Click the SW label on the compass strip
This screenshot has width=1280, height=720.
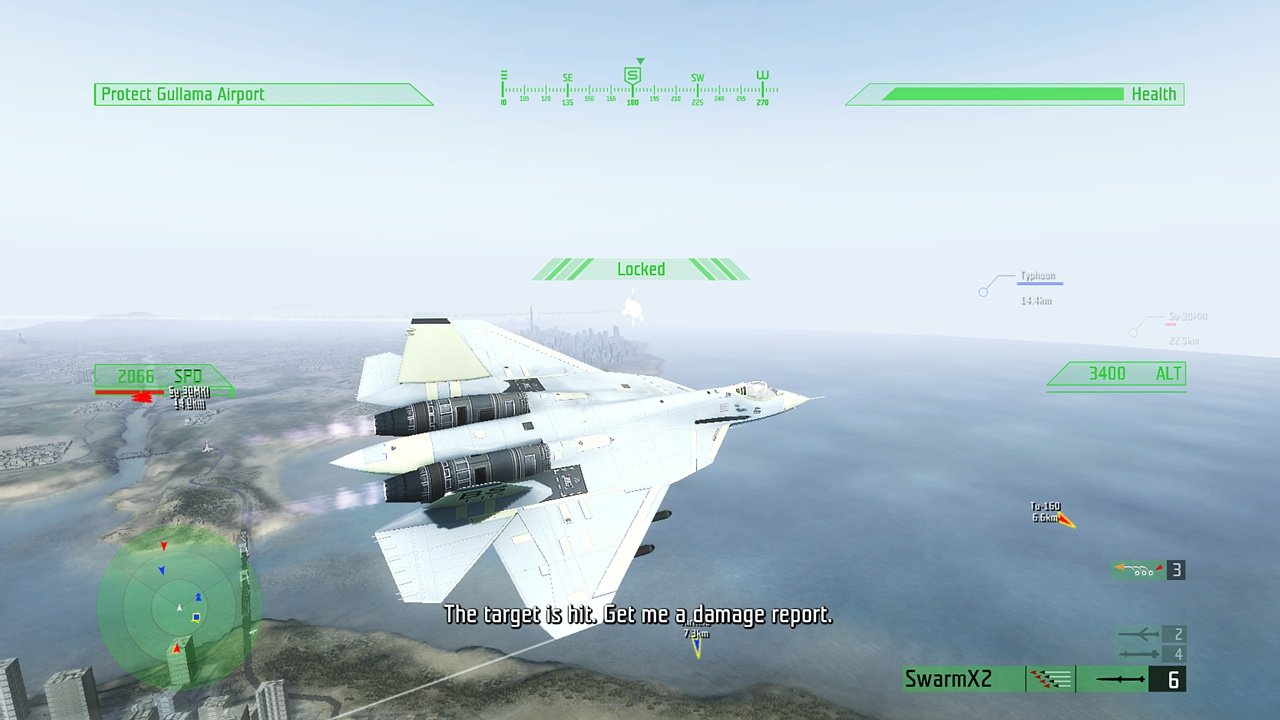[x=697, y=77]
